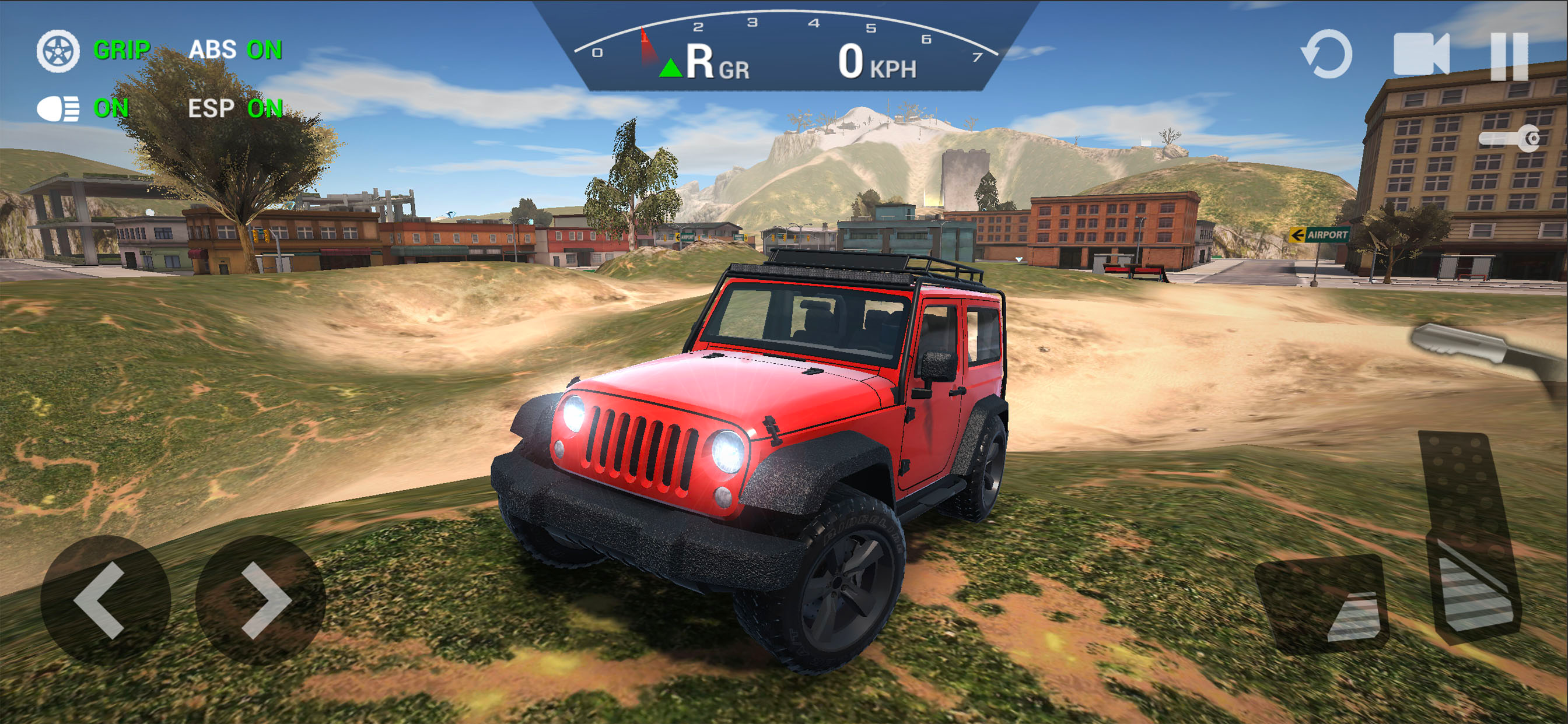Screen dimensions: 1568x724
Task: Steer right with the right arrow
Action: 261,600
